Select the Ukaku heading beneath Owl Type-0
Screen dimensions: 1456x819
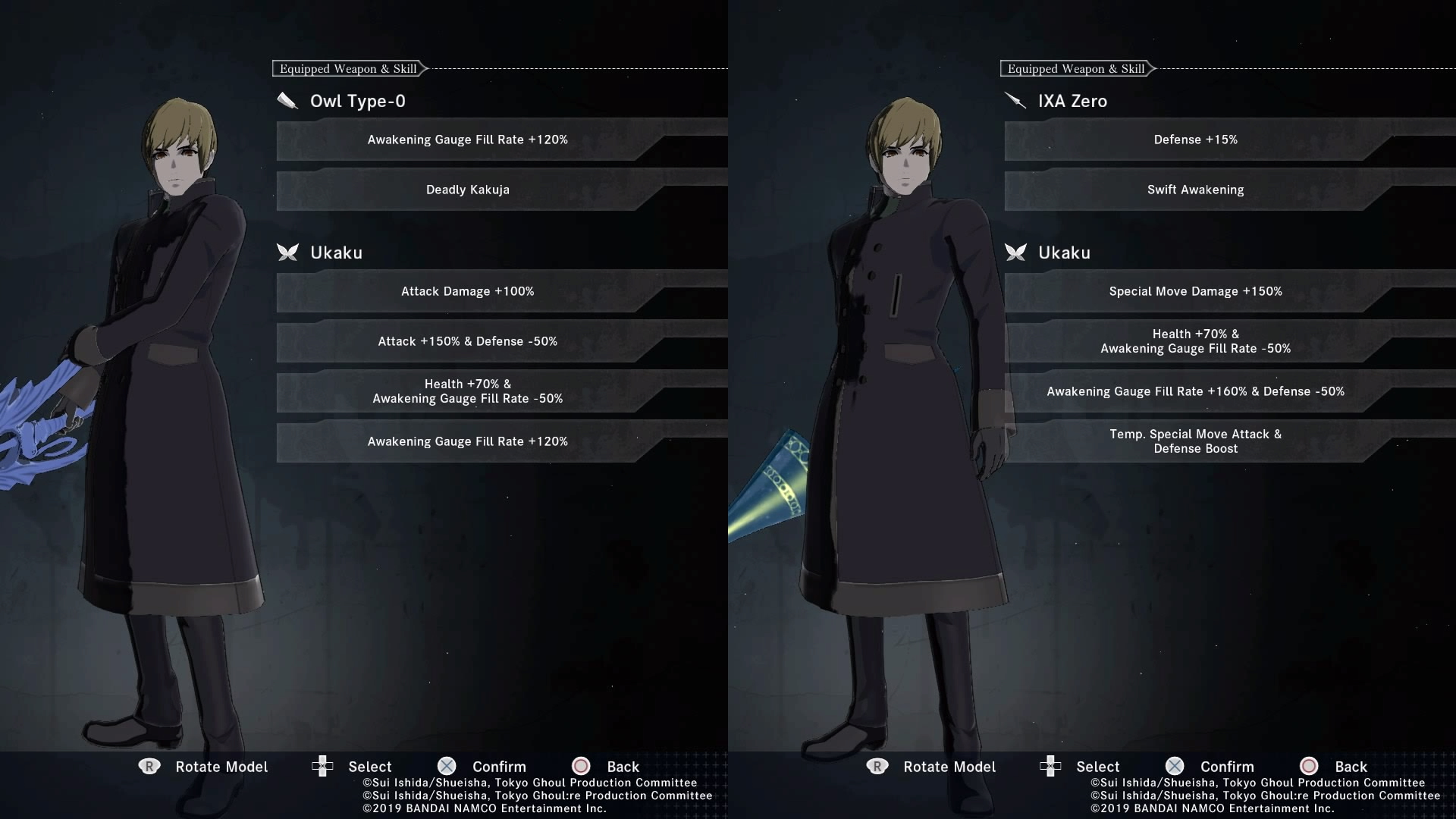point(336,253)
